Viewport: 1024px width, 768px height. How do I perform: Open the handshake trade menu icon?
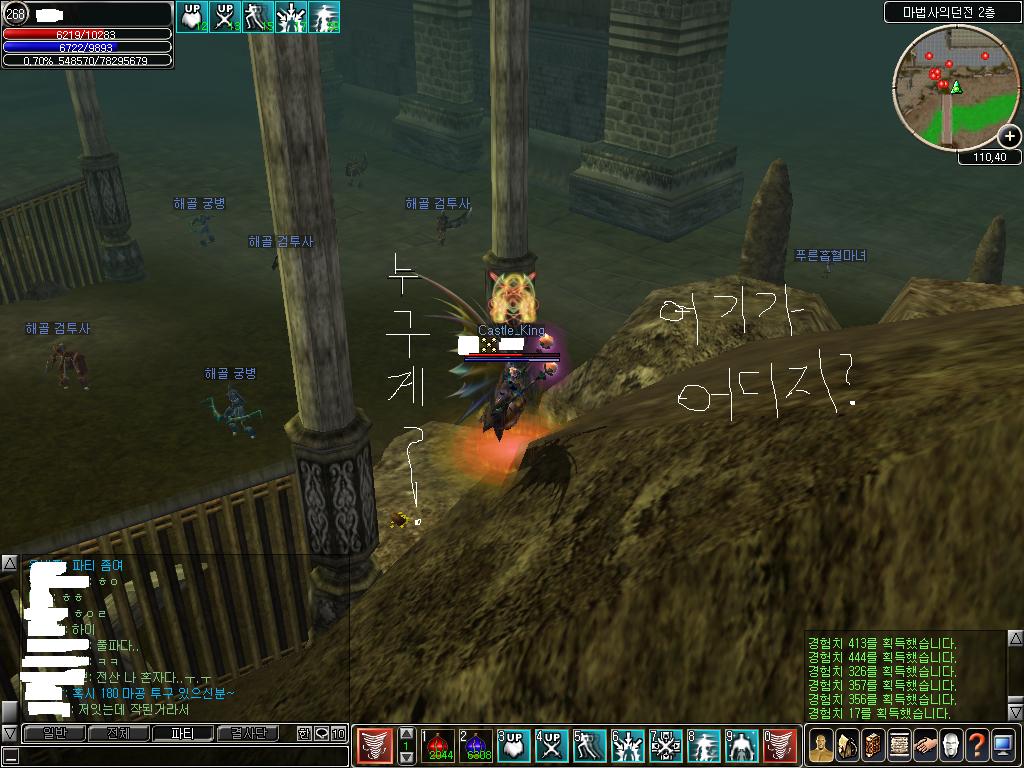925,745
